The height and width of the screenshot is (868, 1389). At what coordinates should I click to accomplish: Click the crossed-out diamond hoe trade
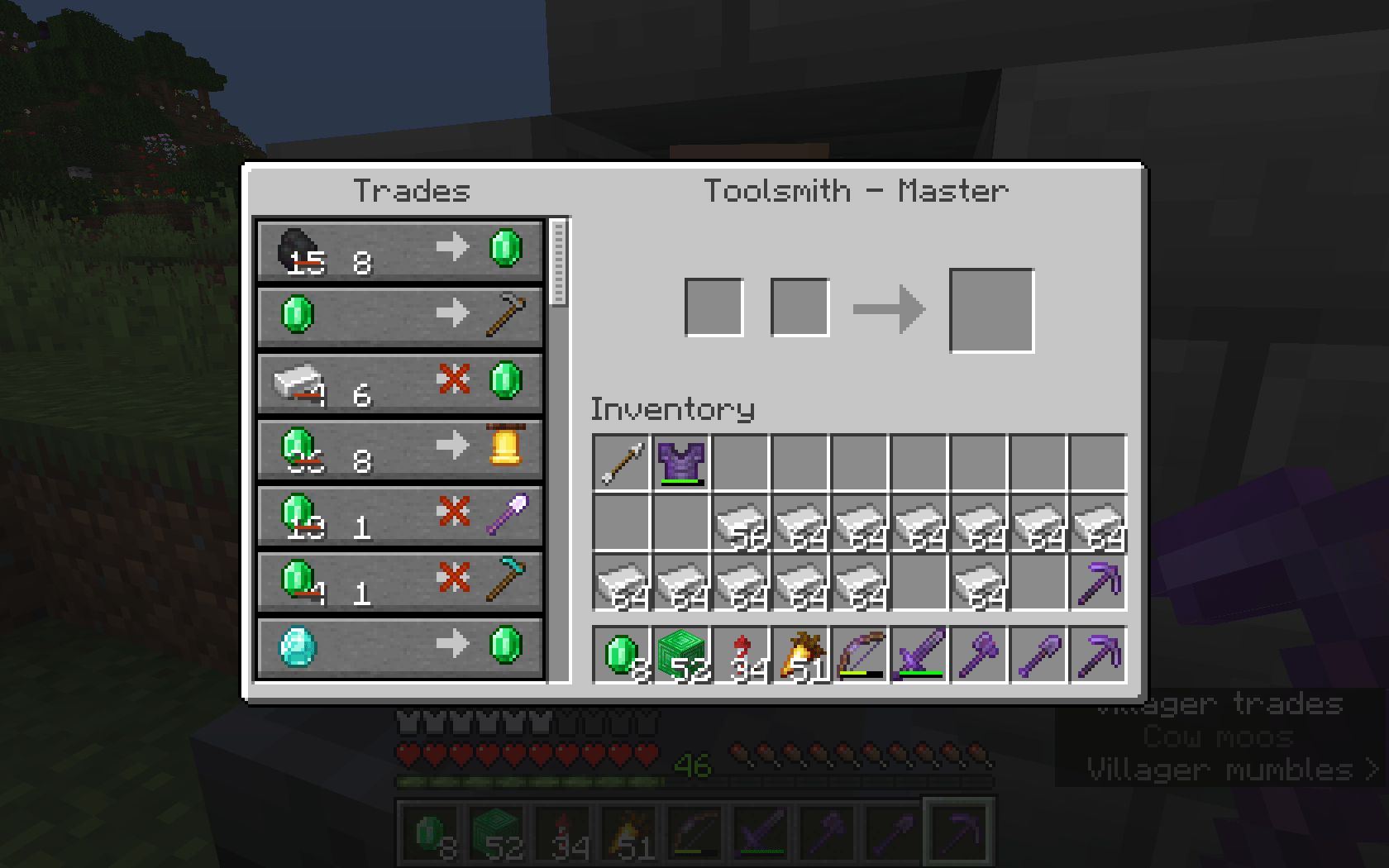point(400,579)
